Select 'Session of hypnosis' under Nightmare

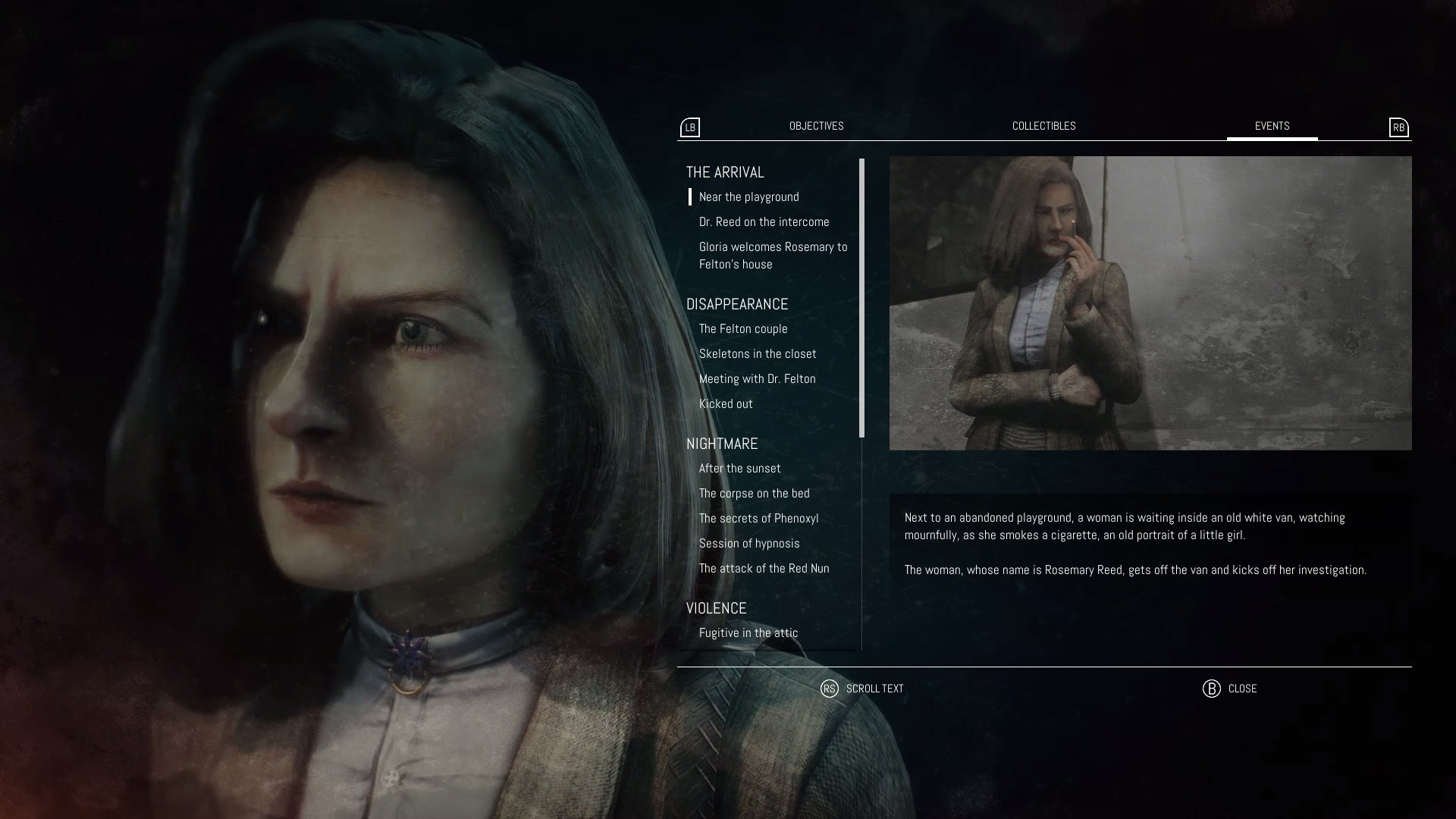tap(749, 543)
